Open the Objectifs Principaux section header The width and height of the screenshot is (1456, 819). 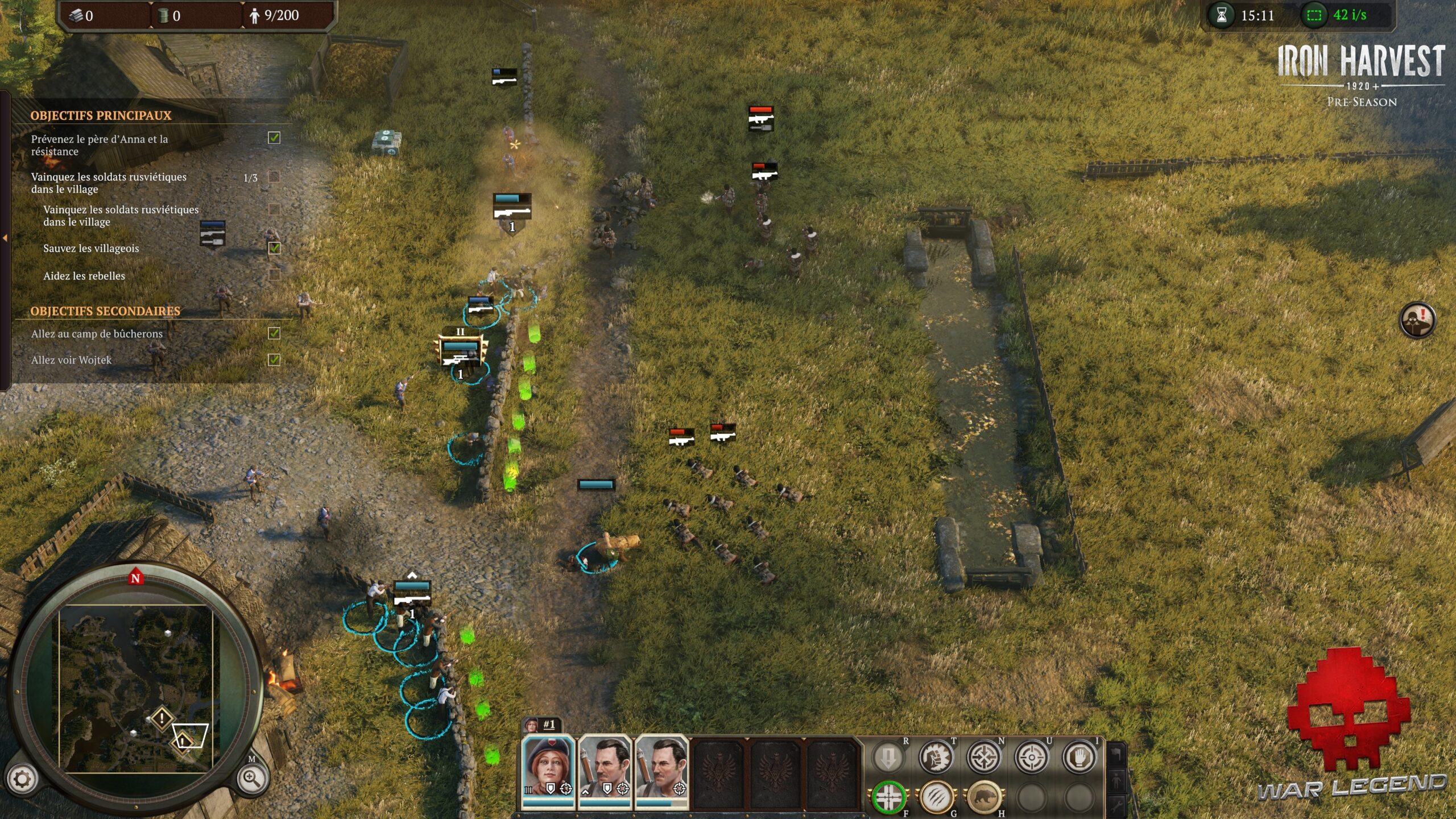(102, 114)
